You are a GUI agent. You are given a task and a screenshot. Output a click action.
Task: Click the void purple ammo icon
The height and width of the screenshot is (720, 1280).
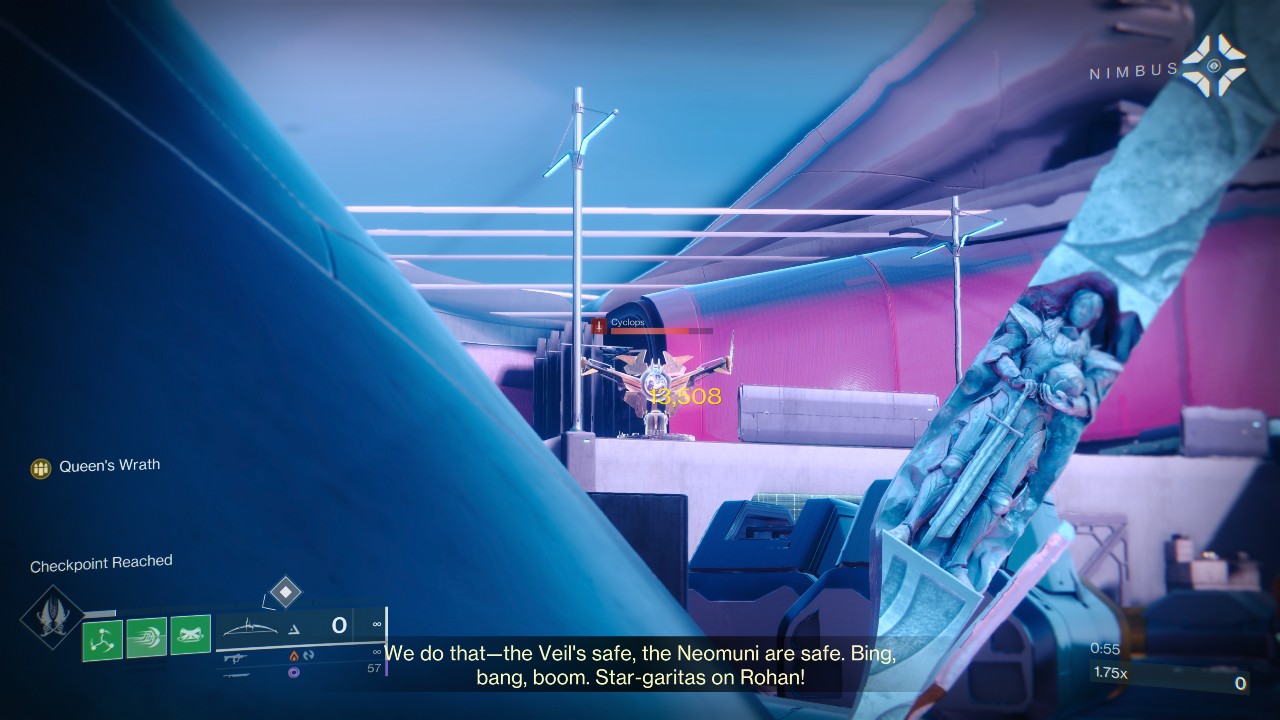click(295, 673)
